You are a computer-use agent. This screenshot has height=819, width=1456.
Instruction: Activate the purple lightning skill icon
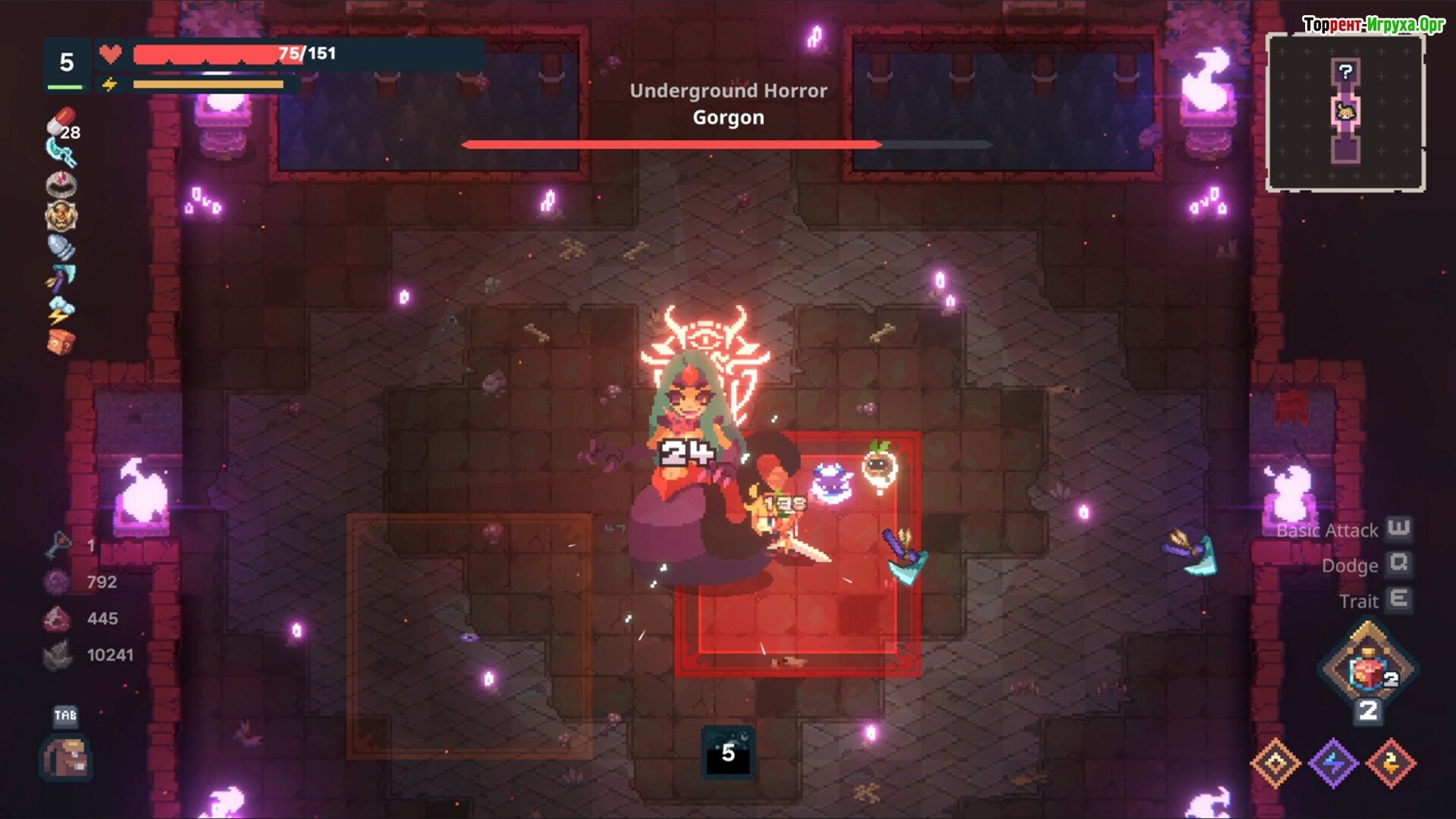(1333, 763)
